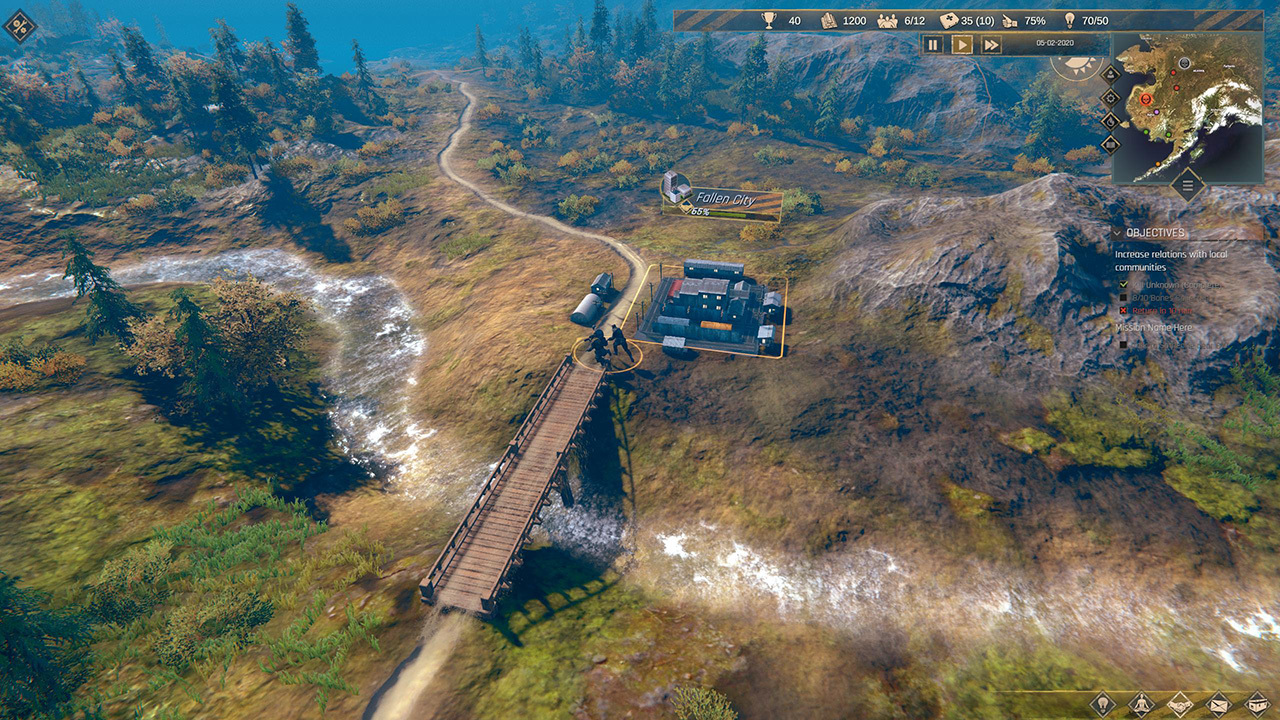1280x720 pixels.
Task: Open the crate inventory panel
Action: tap(1256, 704)
